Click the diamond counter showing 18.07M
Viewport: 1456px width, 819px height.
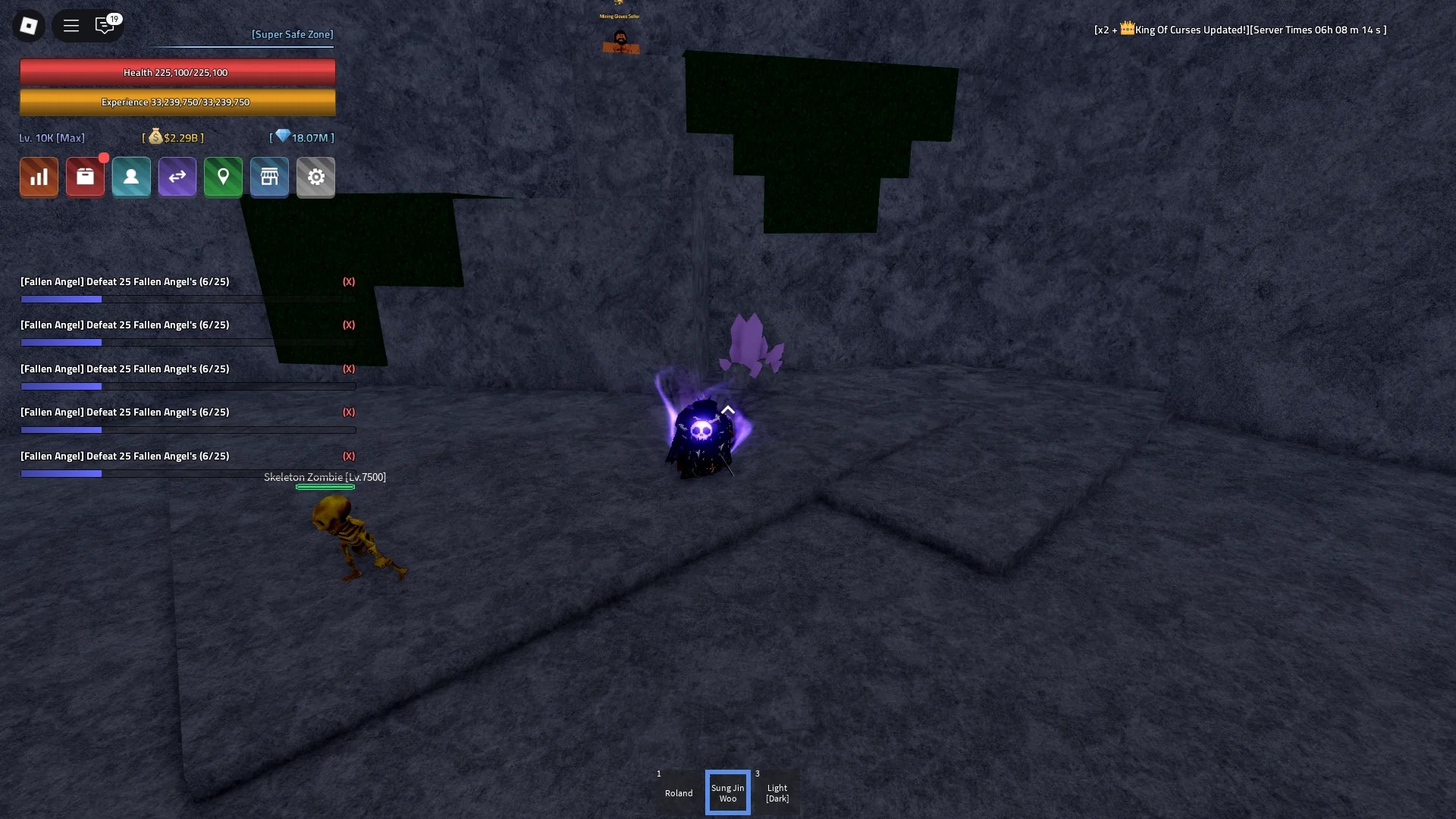pyautogui.click(x=301, y=137)
